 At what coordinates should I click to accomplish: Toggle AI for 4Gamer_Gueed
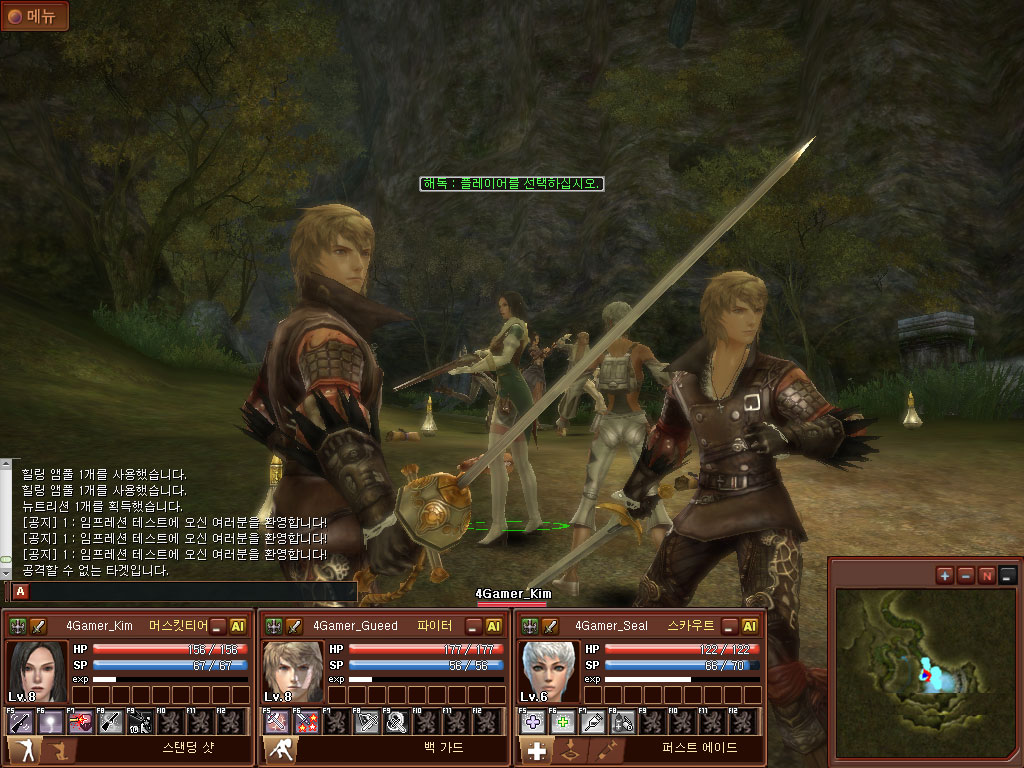click(494, 626)
